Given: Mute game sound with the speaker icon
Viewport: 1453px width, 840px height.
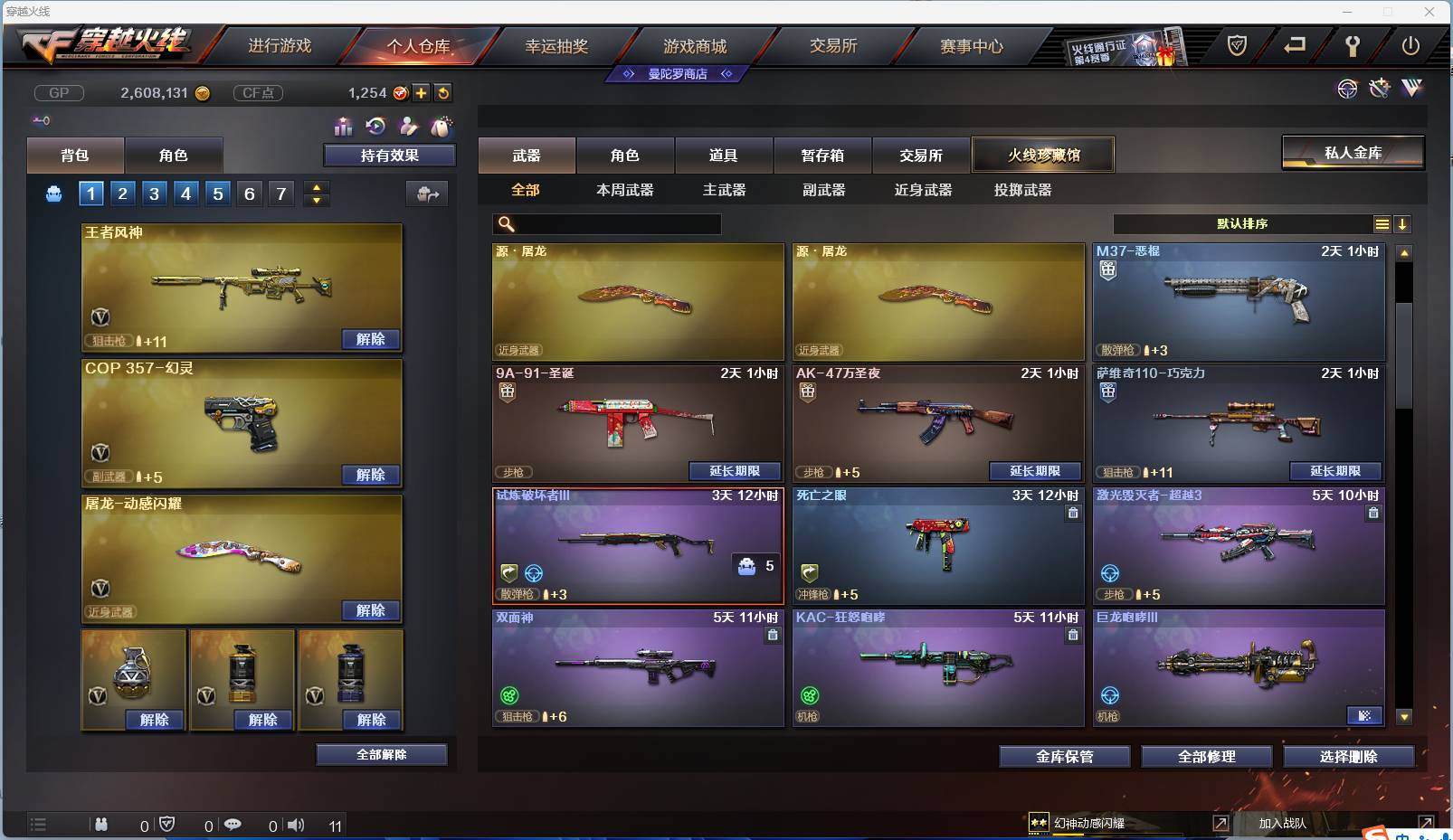Looking at the screenshot, I should [x=297, y=825].
